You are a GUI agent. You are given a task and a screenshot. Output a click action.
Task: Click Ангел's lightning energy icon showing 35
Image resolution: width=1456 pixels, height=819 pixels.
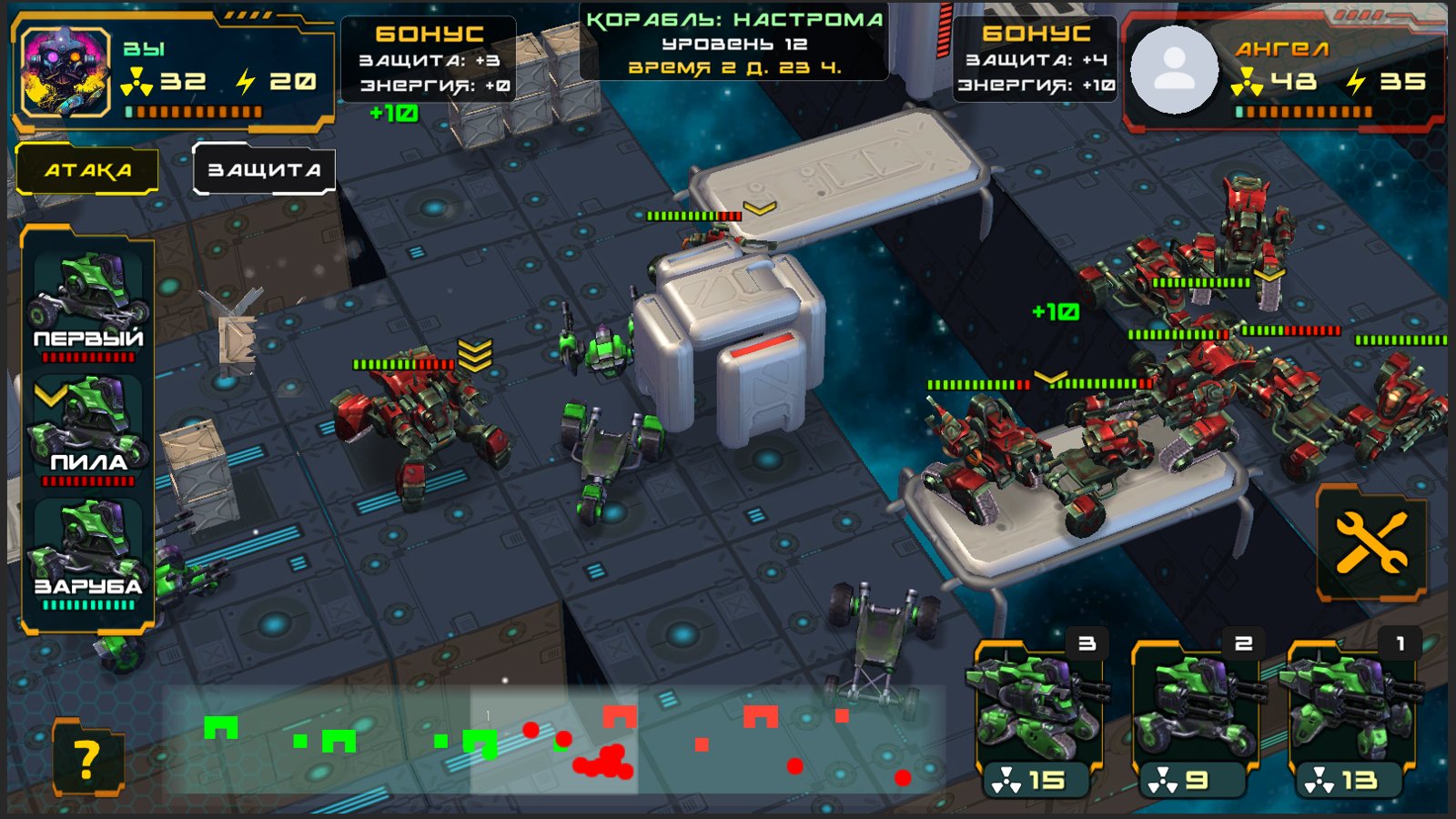(1354, 80)
